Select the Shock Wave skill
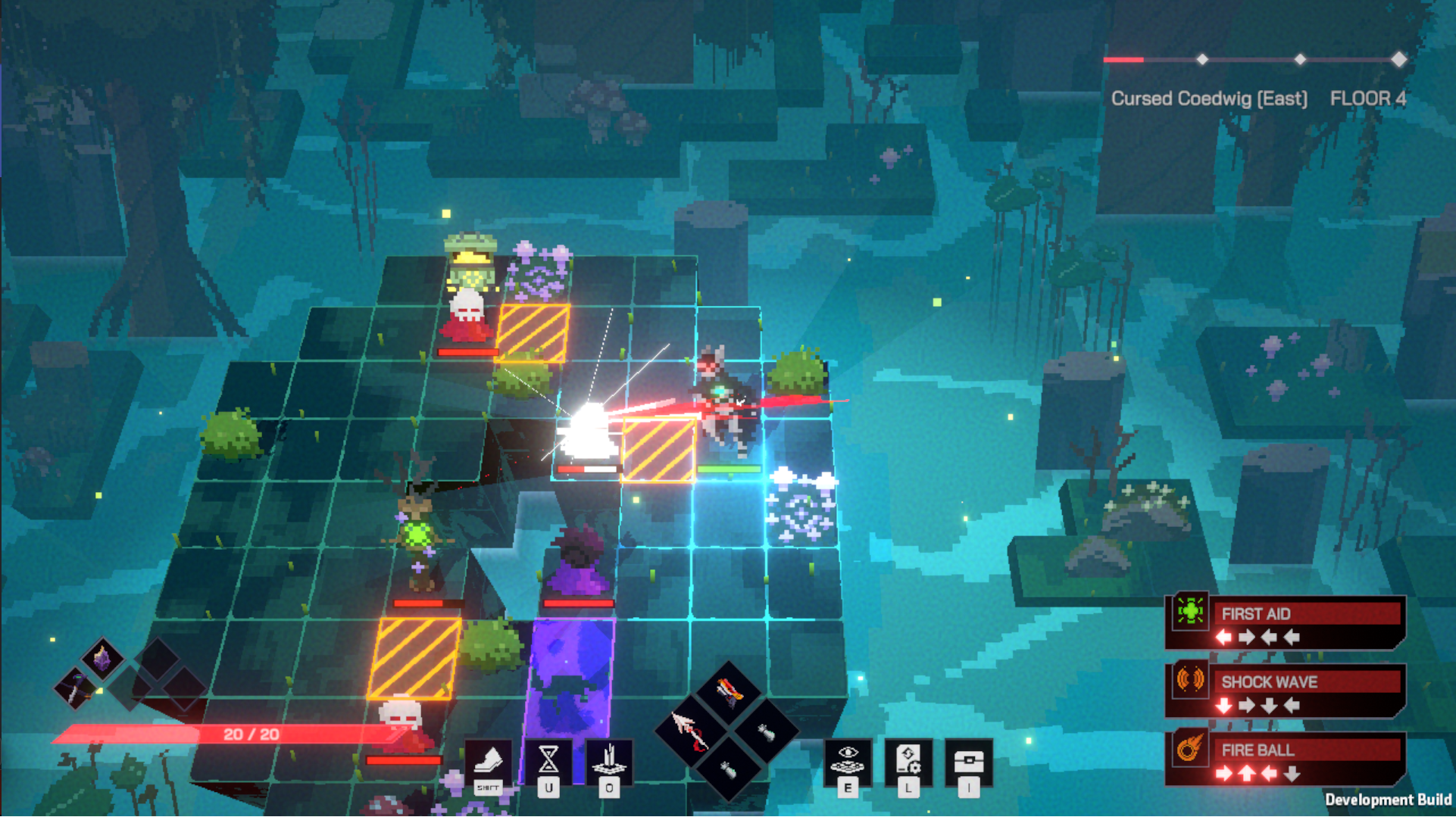The height and width of the screenshot is (817, 1456). [1286, 691]
